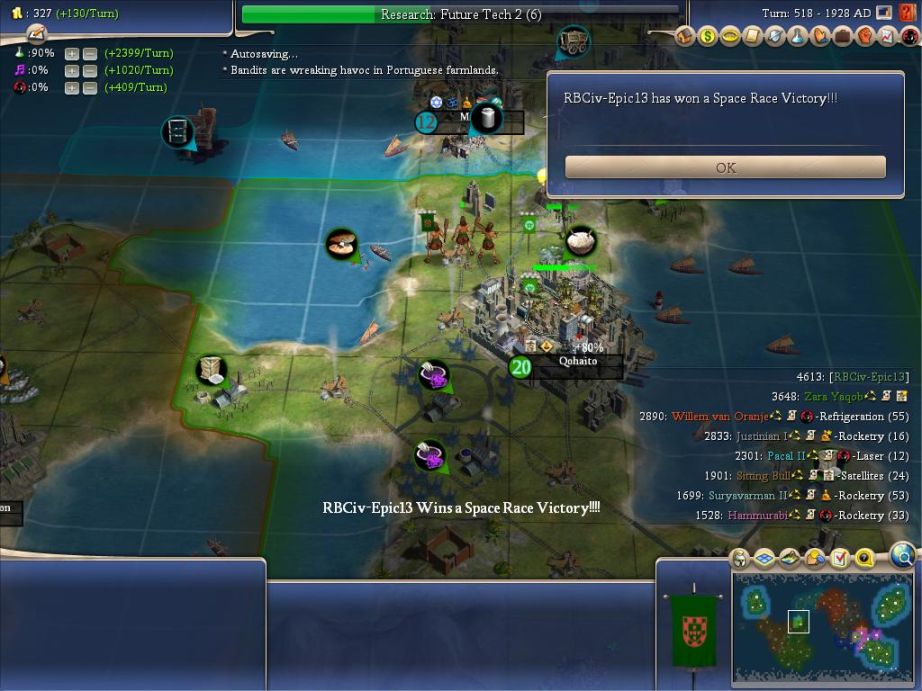Confirm the Space Race Victory popup with OK

725,167
